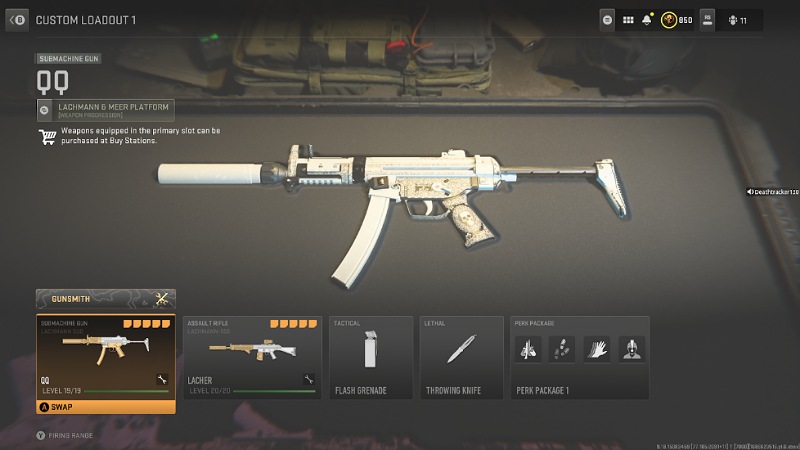Show notifications via the bell icon
The image size is (800, 450).
(648, 19)
